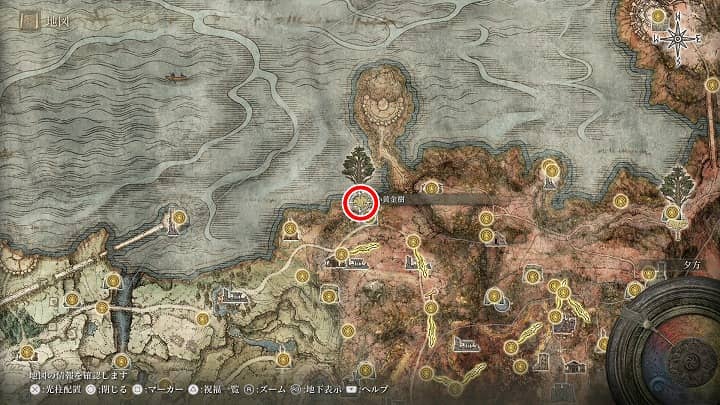Select the site of grace beside the compass
720x405 pixels.
pyautogui.click(x=658, y=17)
